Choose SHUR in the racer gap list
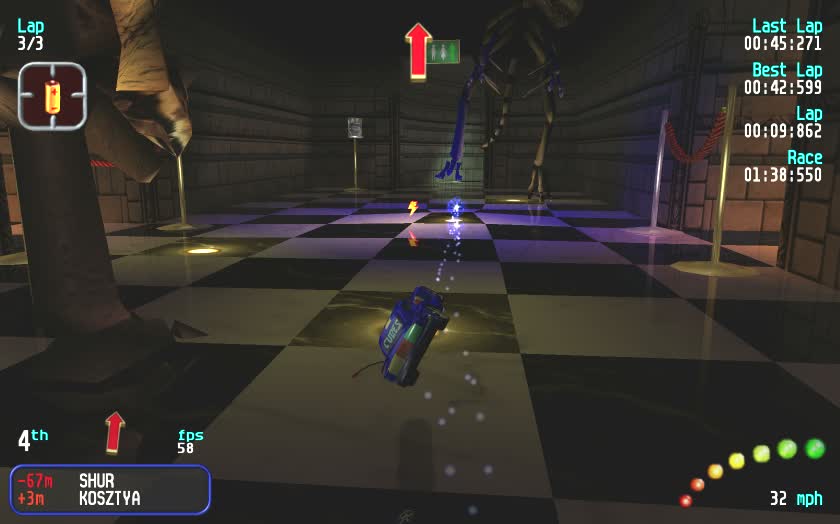840x524 pixels. [97, 481]
